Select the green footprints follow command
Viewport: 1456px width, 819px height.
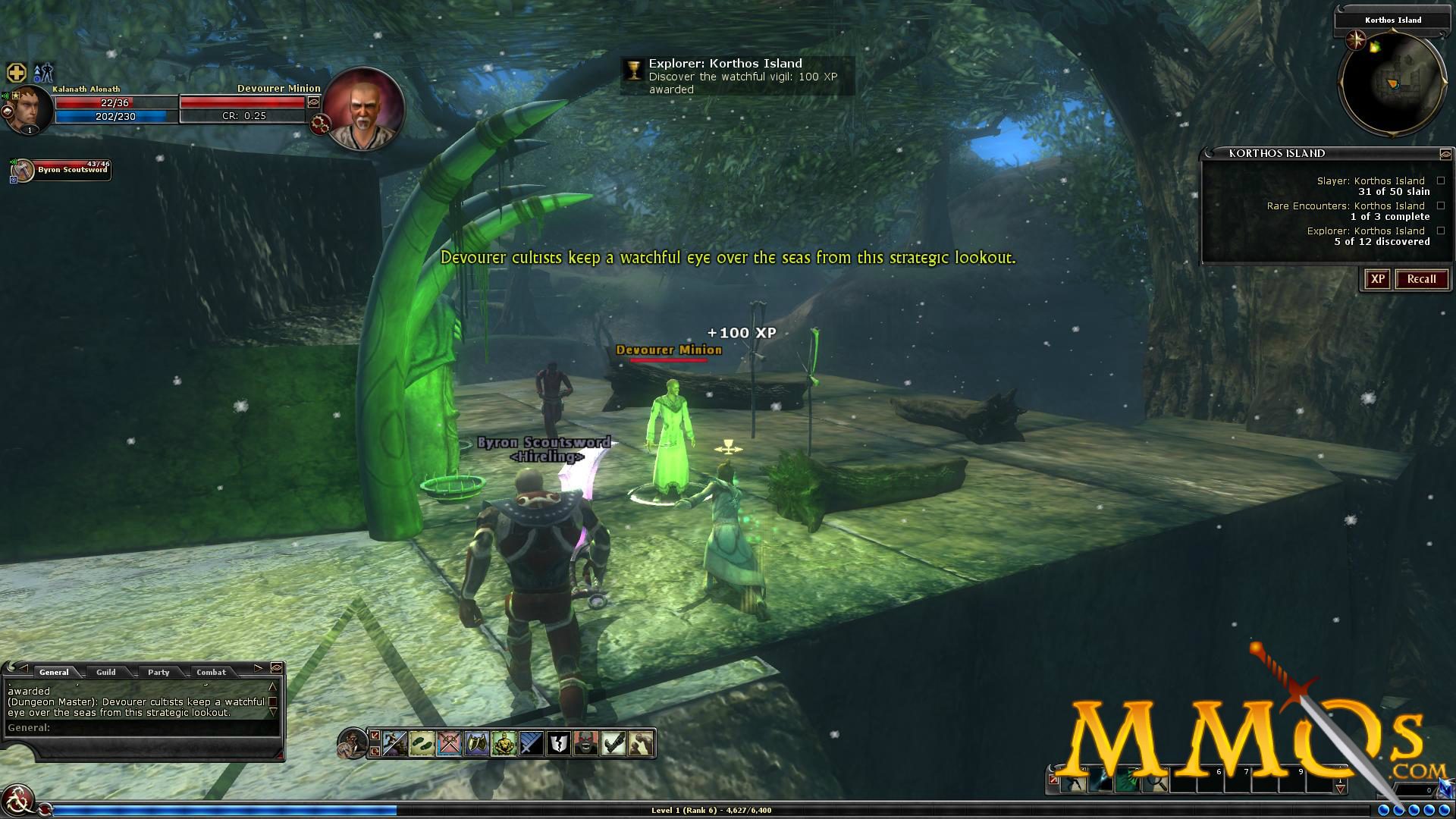[422, 743]
